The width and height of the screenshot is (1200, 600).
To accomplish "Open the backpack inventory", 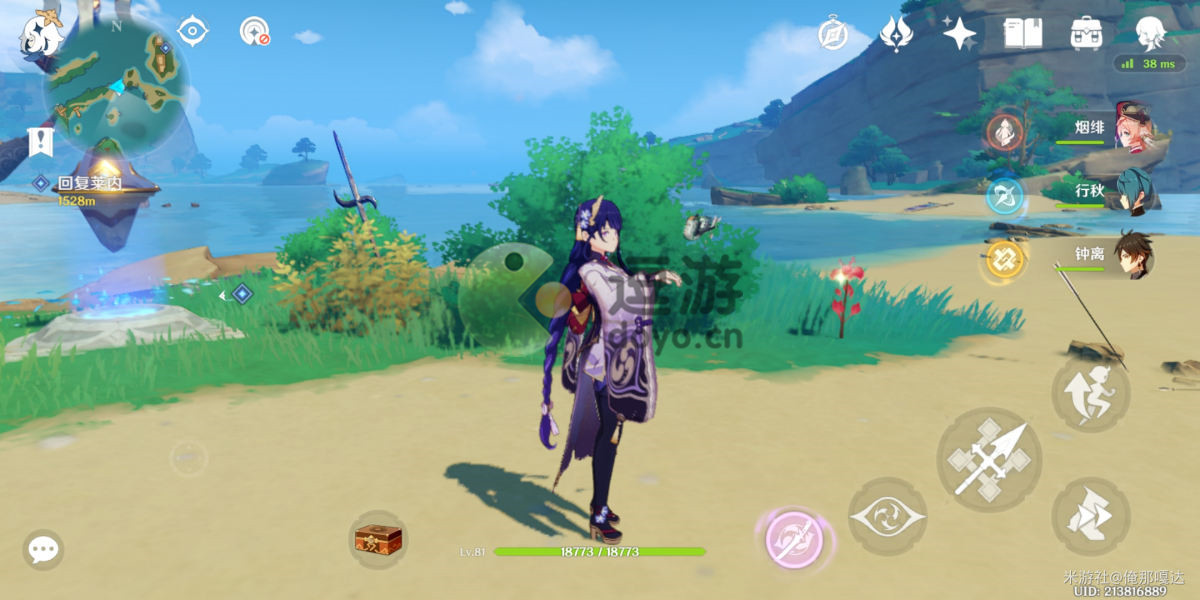I will pos(1086,33).
